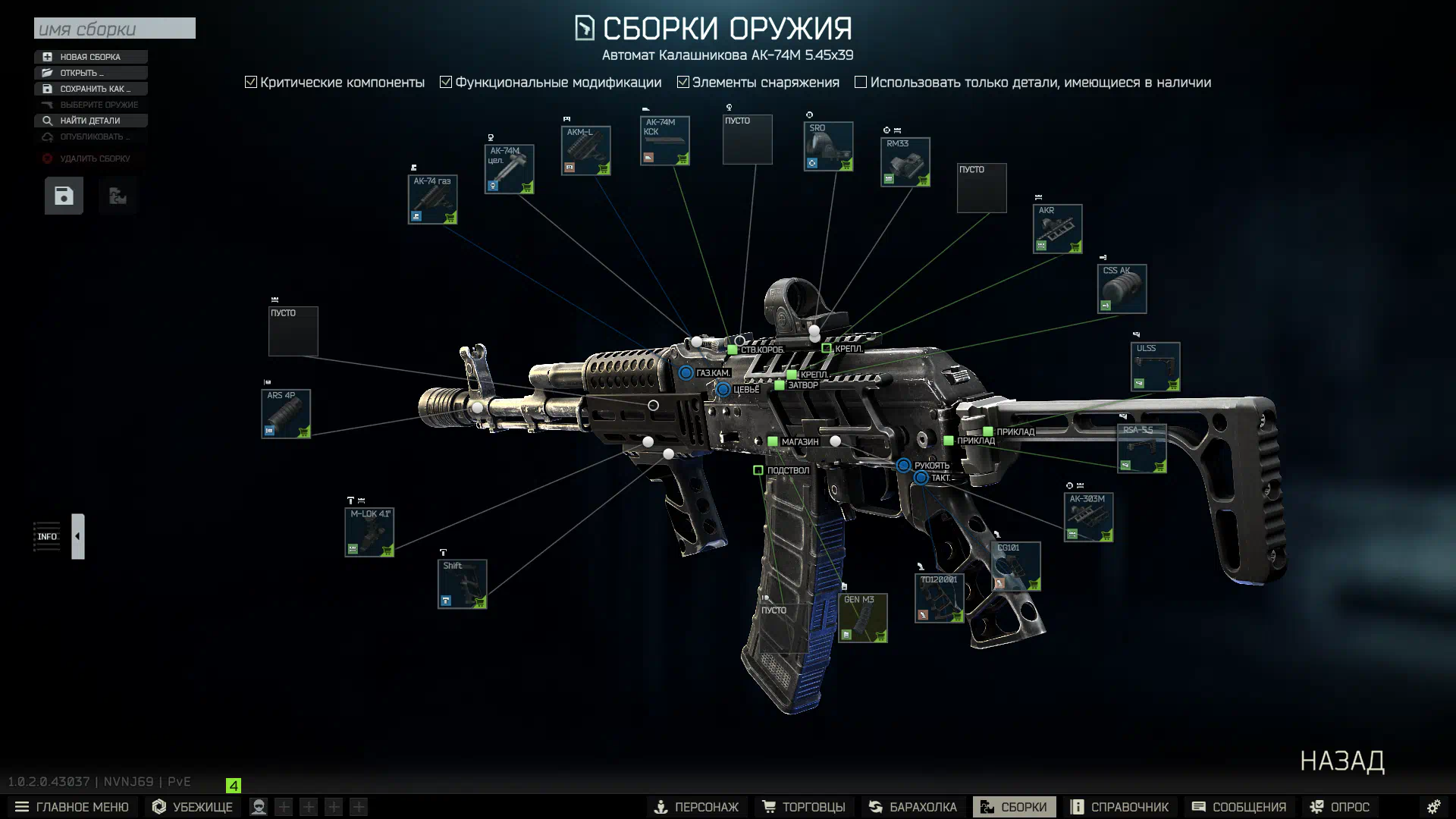1456x819 pixels.
Task: Click the build name input field
Action: click(x=115, y=29)
